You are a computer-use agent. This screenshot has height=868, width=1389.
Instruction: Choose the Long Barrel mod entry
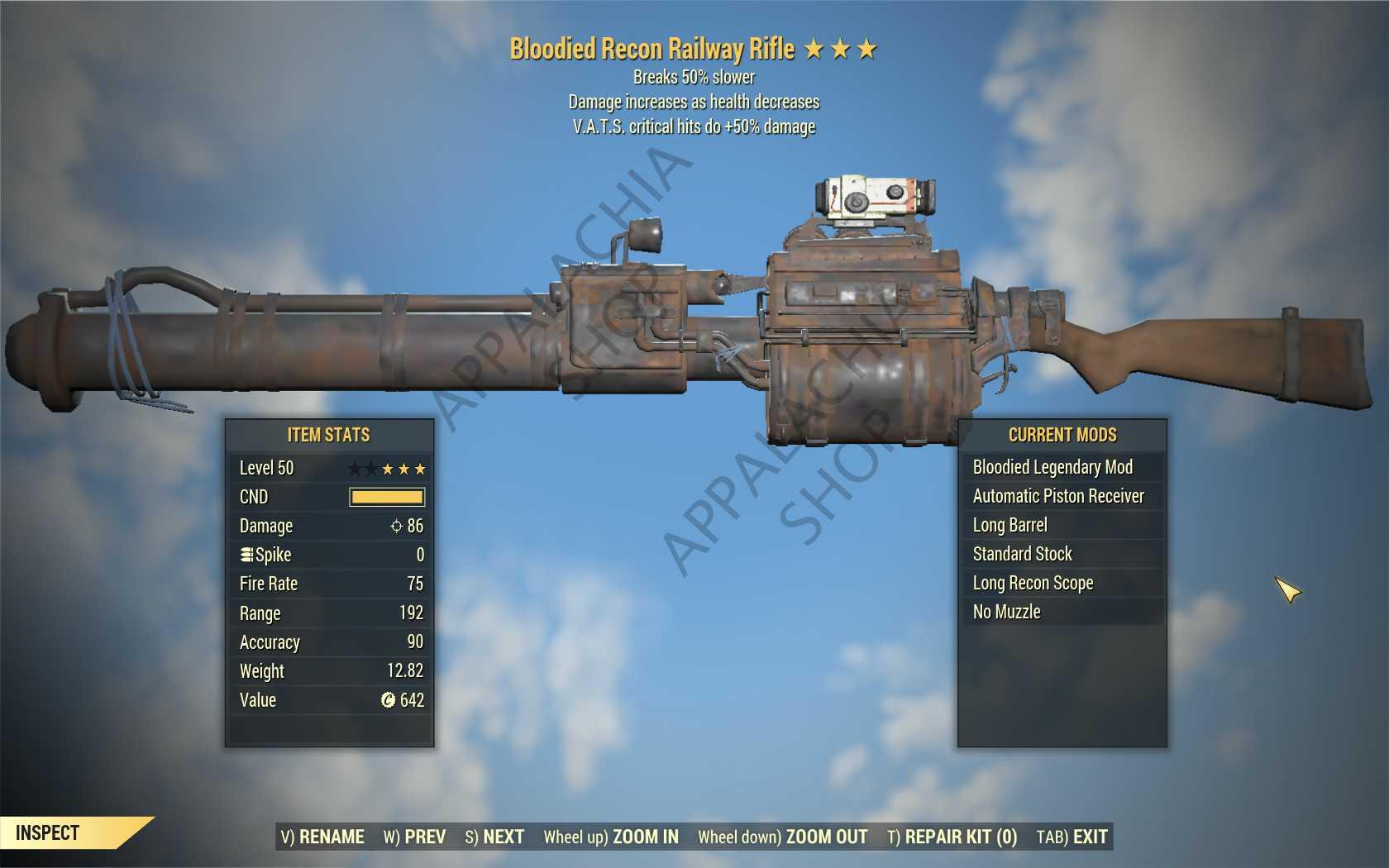(x=1062, y=525)
